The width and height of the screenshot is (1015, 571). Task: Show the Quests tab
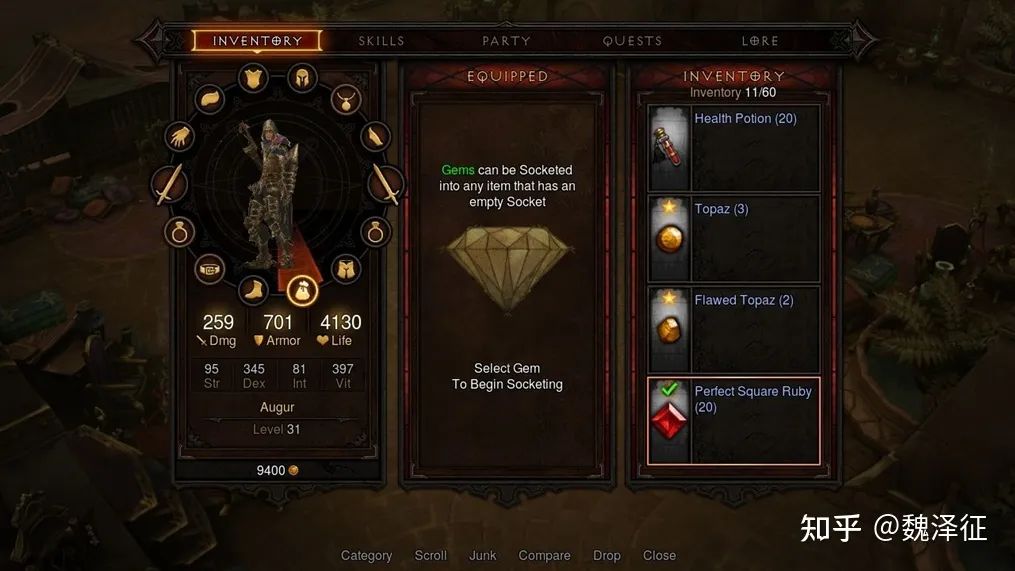pos(632,41)
